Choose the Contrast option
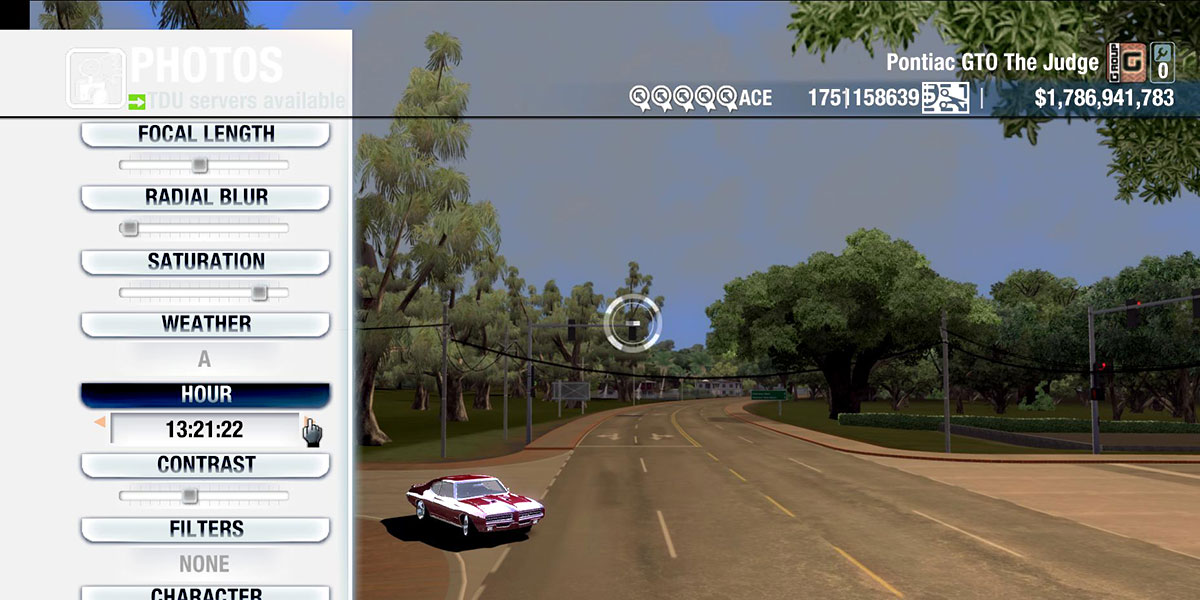Viewport: 1200px width, 600px height. (205, 465)
